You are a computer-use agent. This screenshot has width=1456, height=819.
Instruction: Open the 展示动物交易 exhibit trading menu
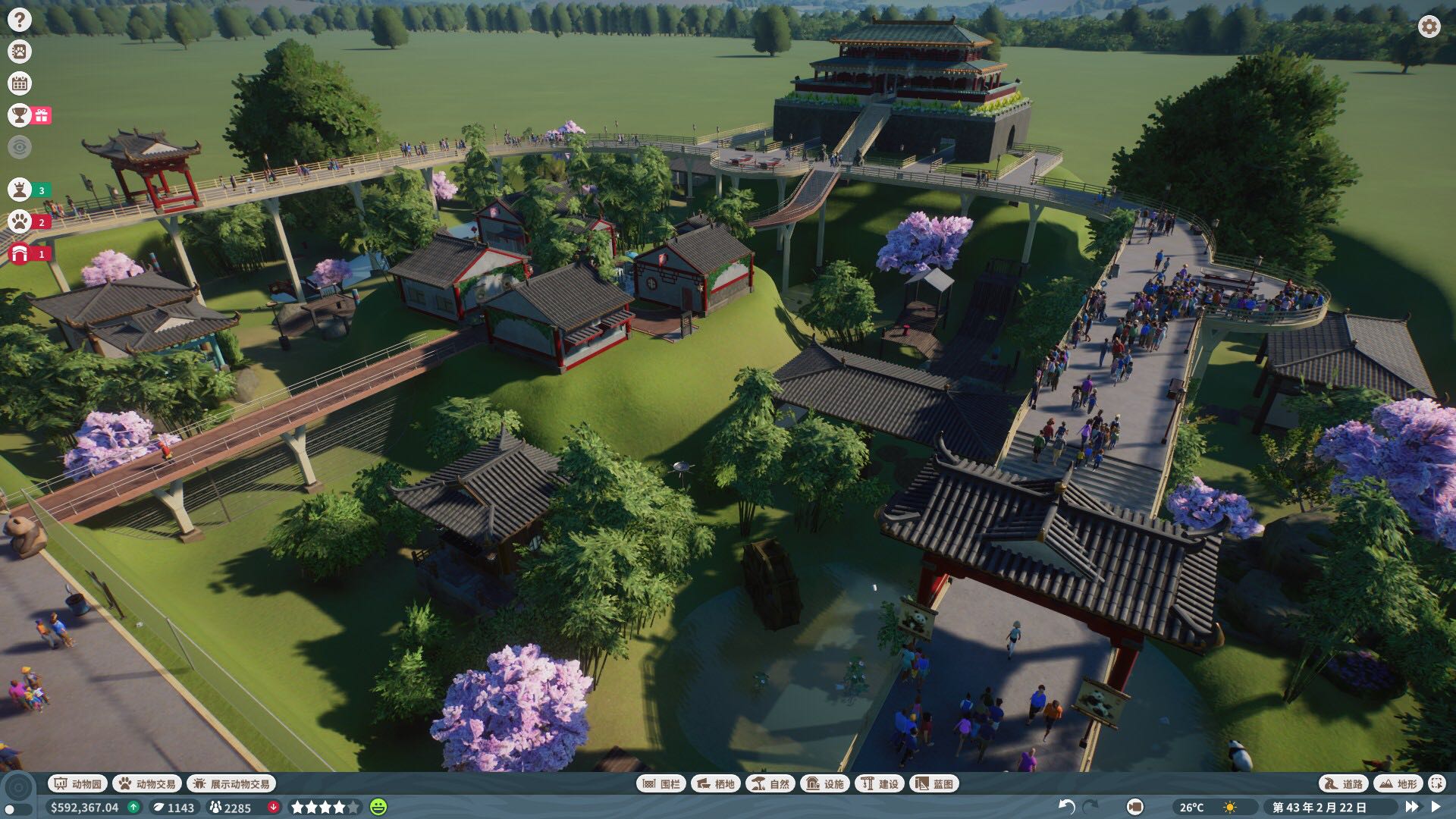(231, 783)
